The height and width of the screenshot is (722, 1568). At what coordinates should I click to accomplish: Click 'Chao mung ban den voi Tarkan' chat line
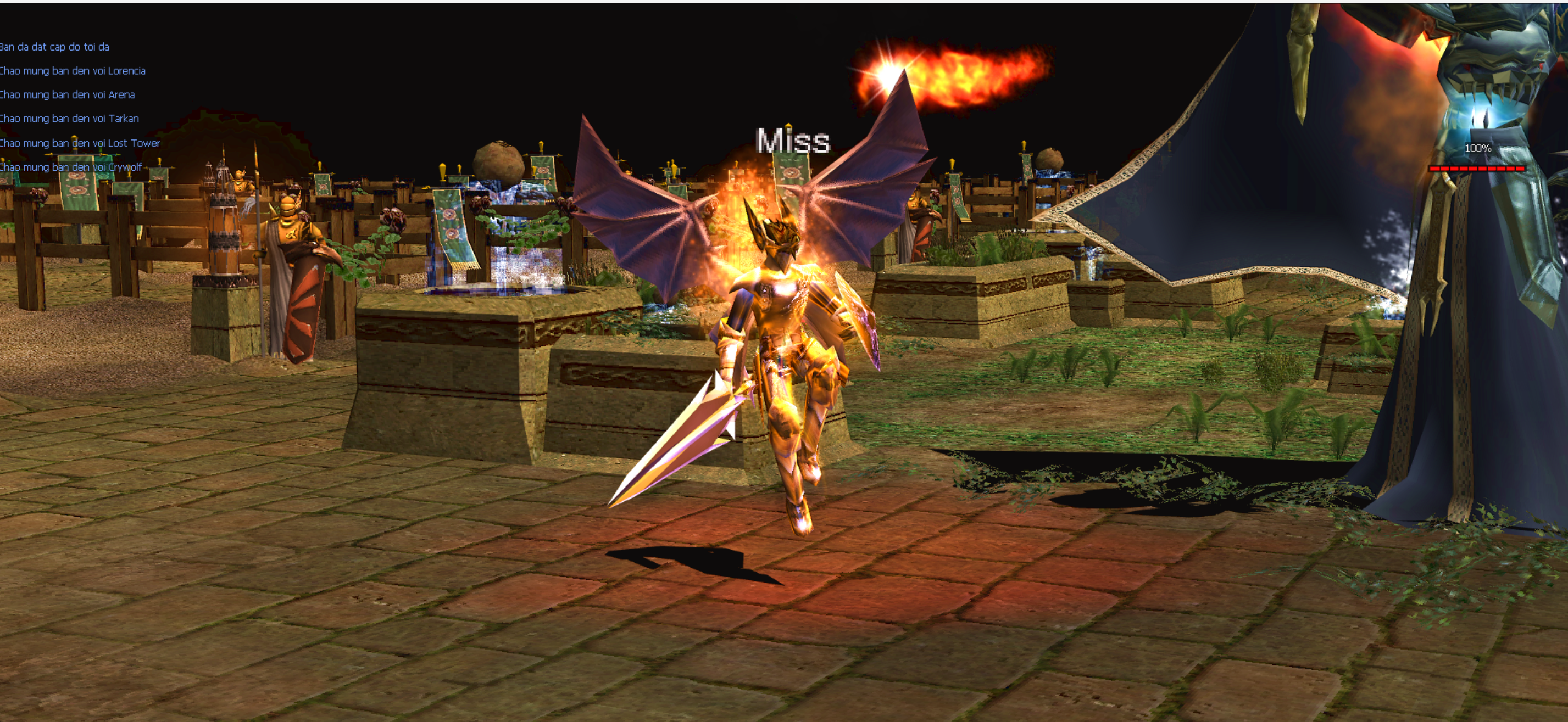pyautogui.click(x=69, y=119)
